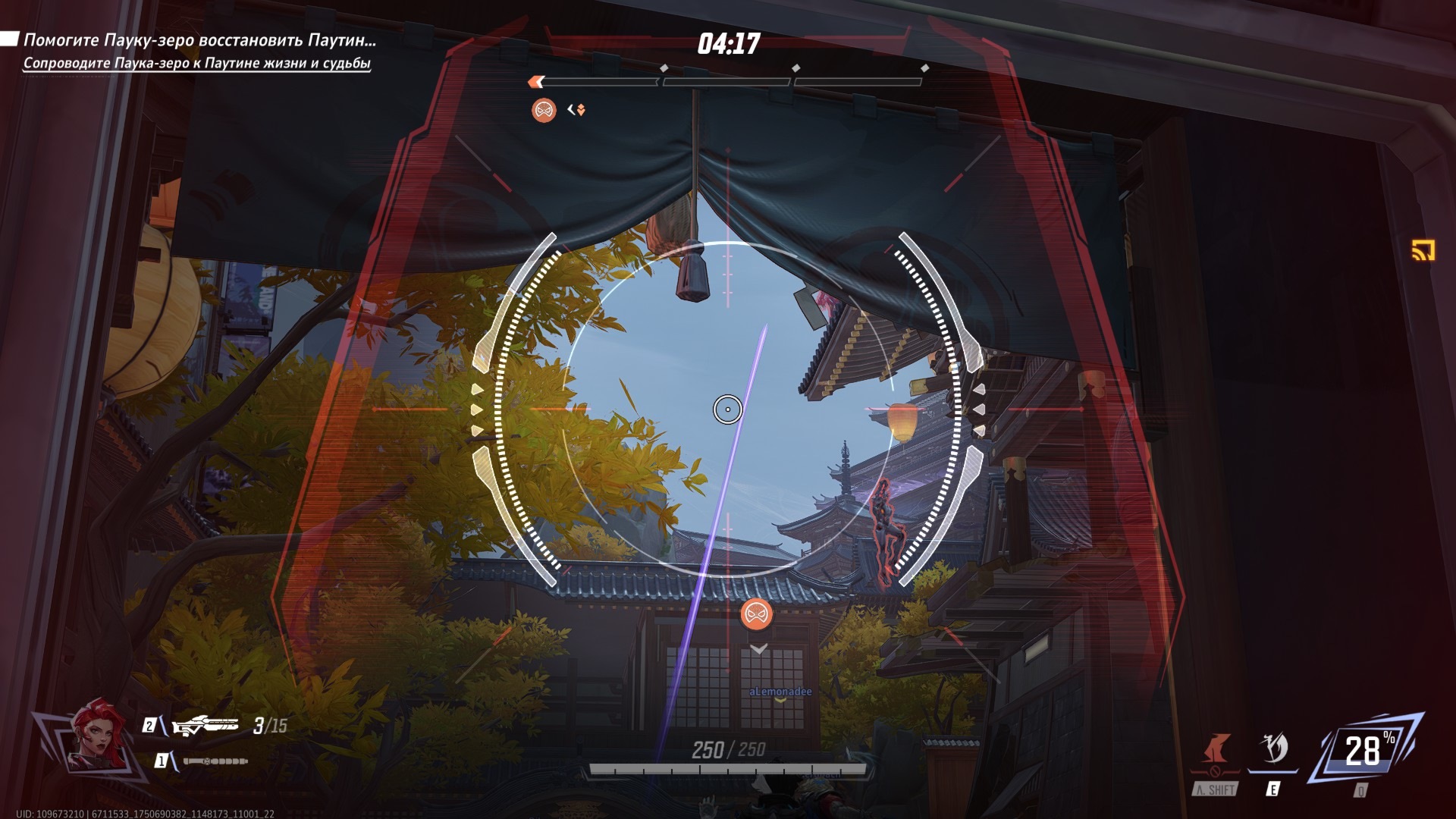Switch to the baton weapon slot

tap(215, 761)
